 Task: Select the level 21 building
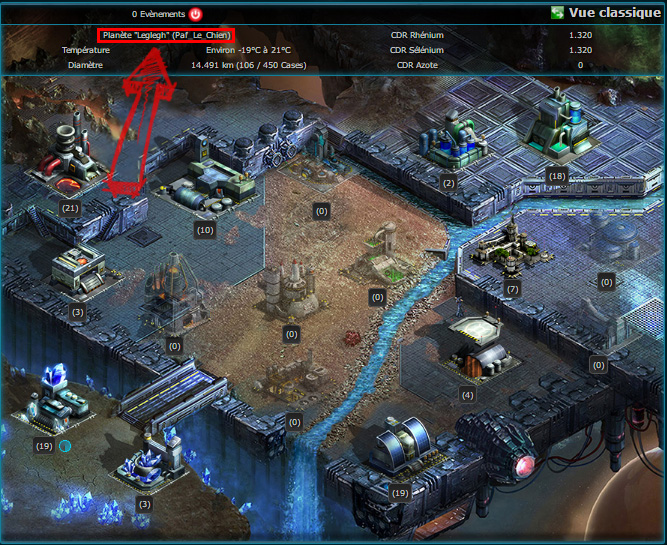[69, 163]
